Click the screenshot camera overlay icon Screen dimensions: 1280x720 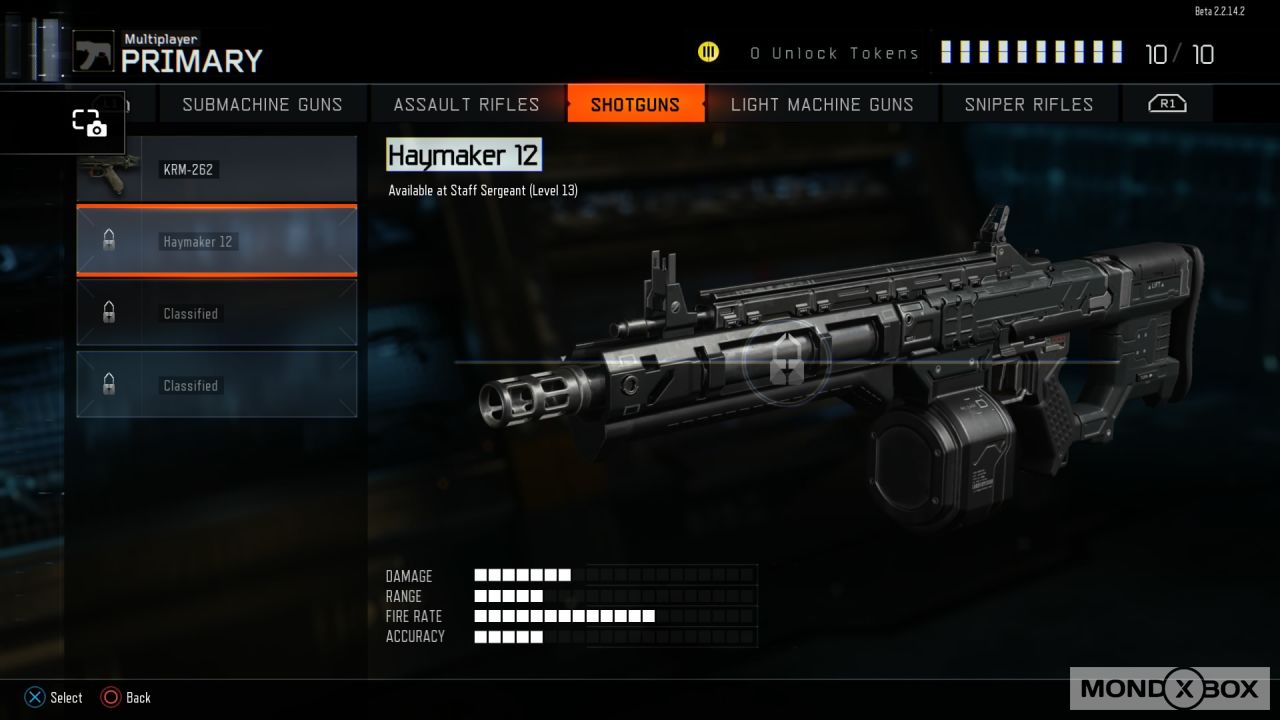point(89,123)
